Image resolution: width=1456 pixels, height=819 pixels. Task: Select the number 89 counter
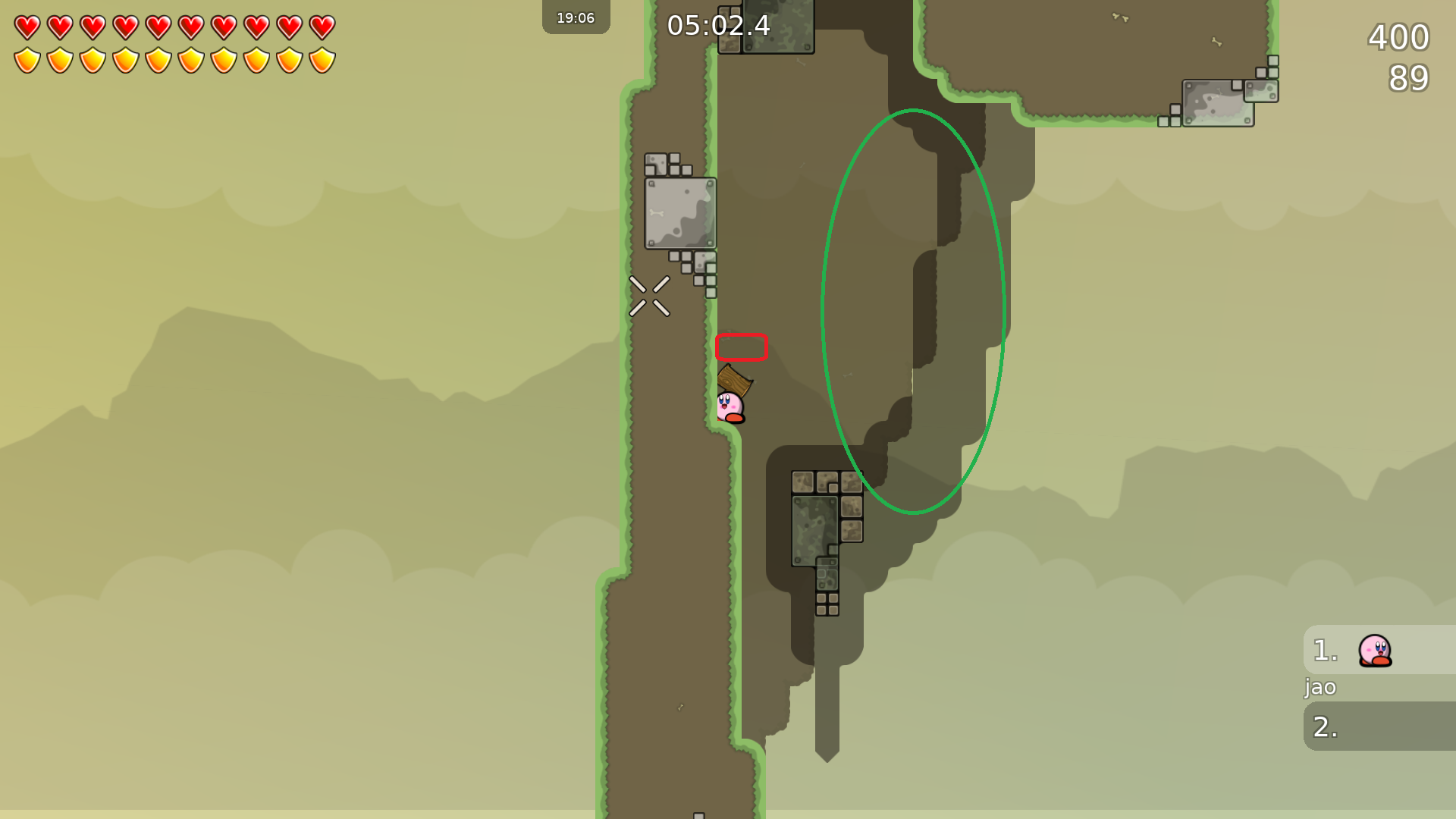pyautogui.click(x=1408, y=78)
